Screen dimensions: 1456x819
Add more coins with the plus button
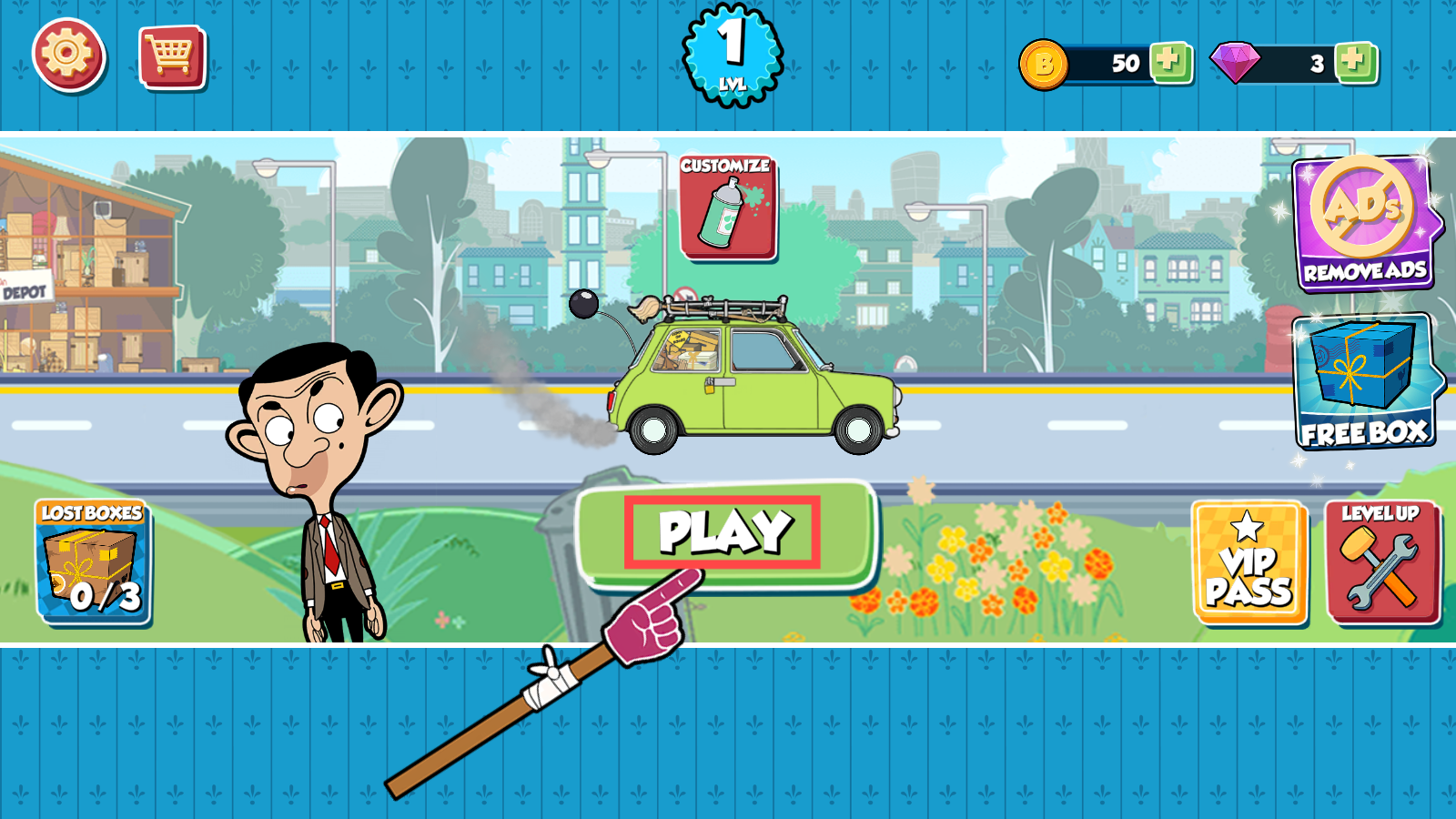(1169, 63)
